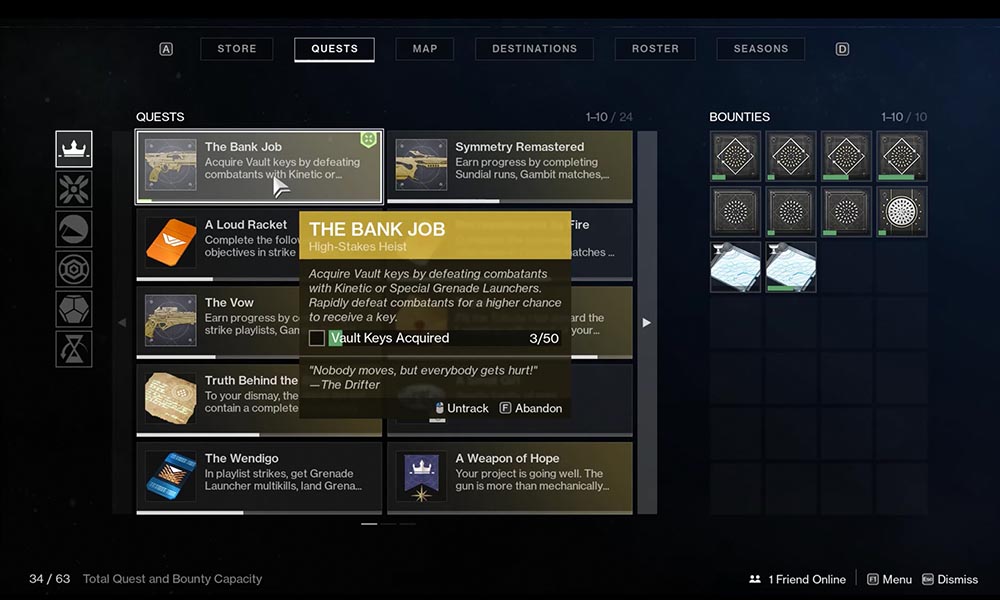The width and height of the screenshot is (1000, 600).
Task: Select the round white bounty icon
Action: (902, 212)
